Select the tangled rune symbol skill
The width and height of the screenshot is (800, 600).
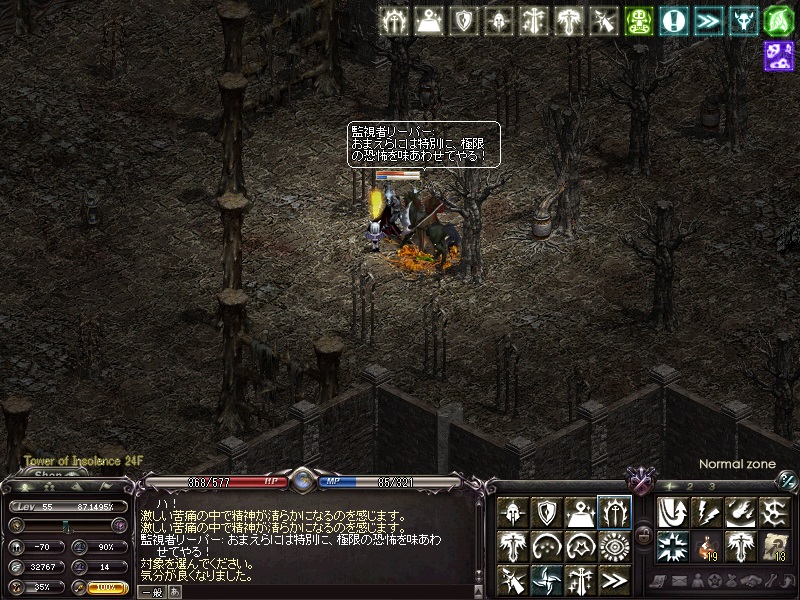click(773, 513)
